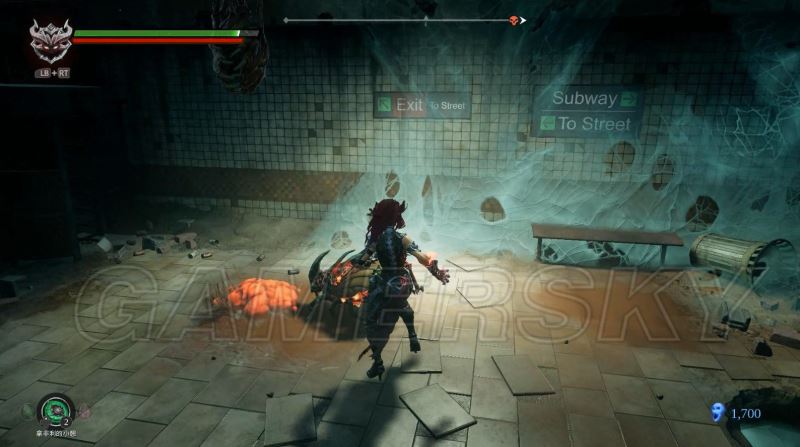Click the blue soul currency icon

(x=716, y=411)
